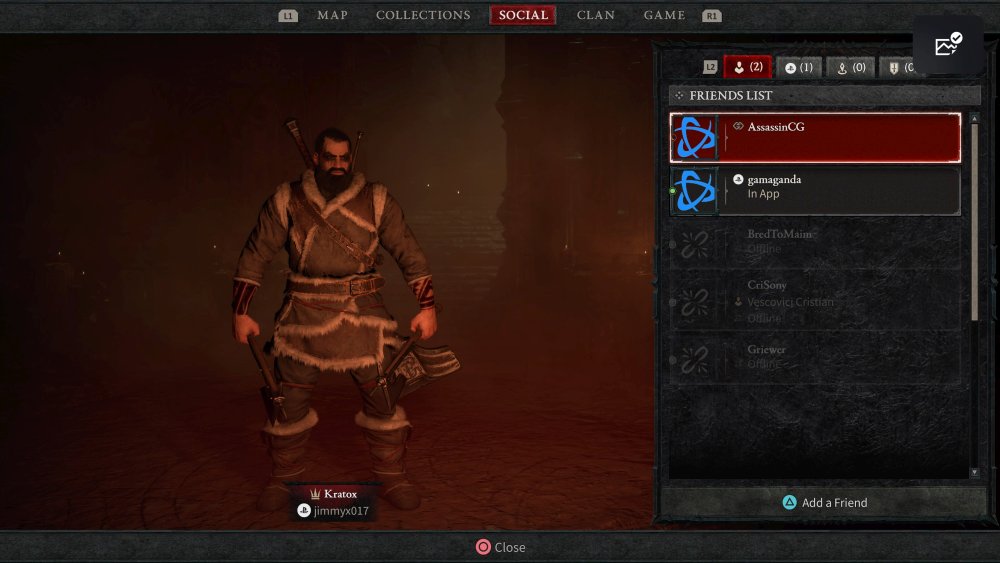
Task: Open the chart overlay icon in corner
Action: (x=947, y=45)
